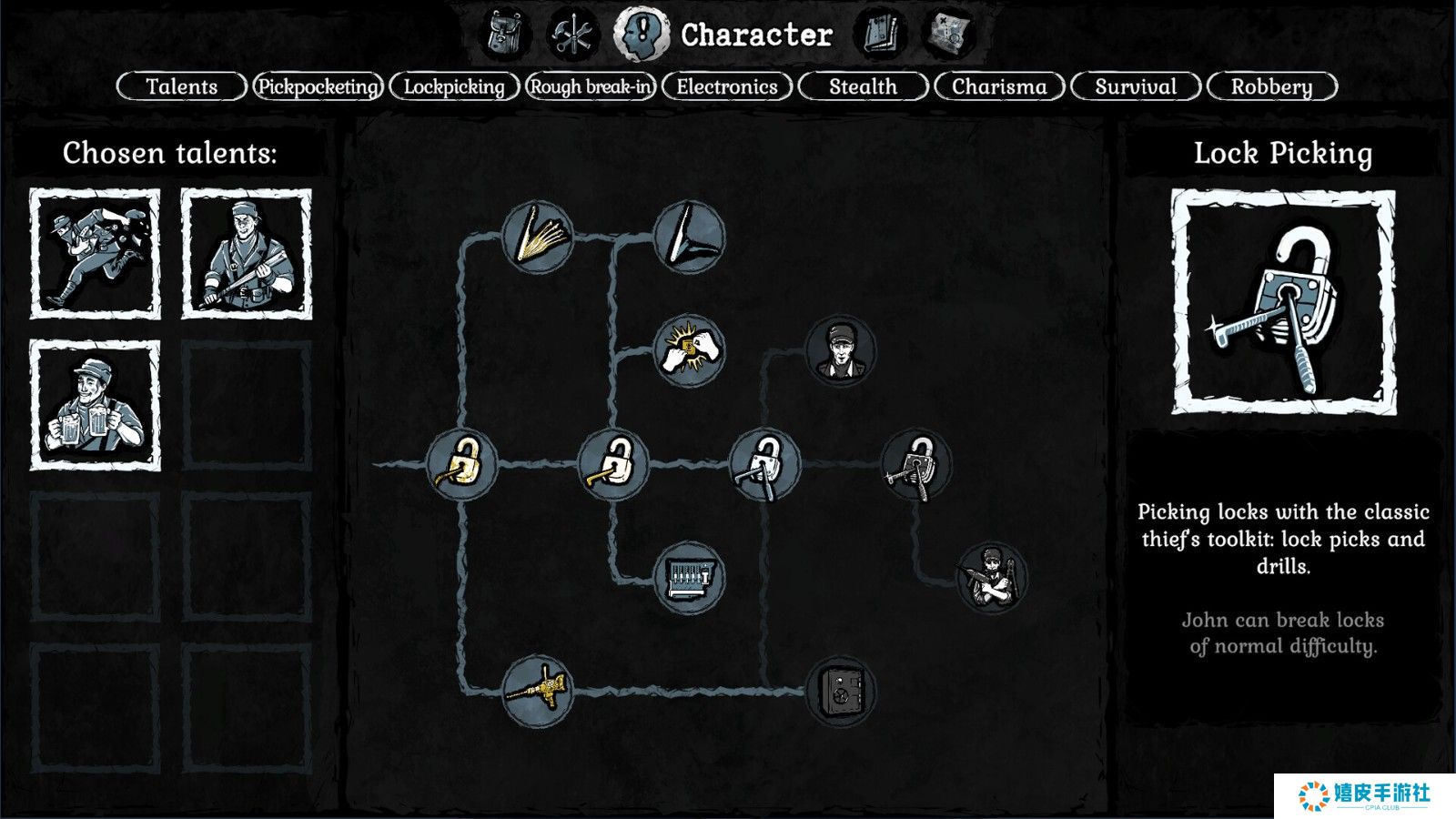Switch to the Talents tab

pos(182,86)
